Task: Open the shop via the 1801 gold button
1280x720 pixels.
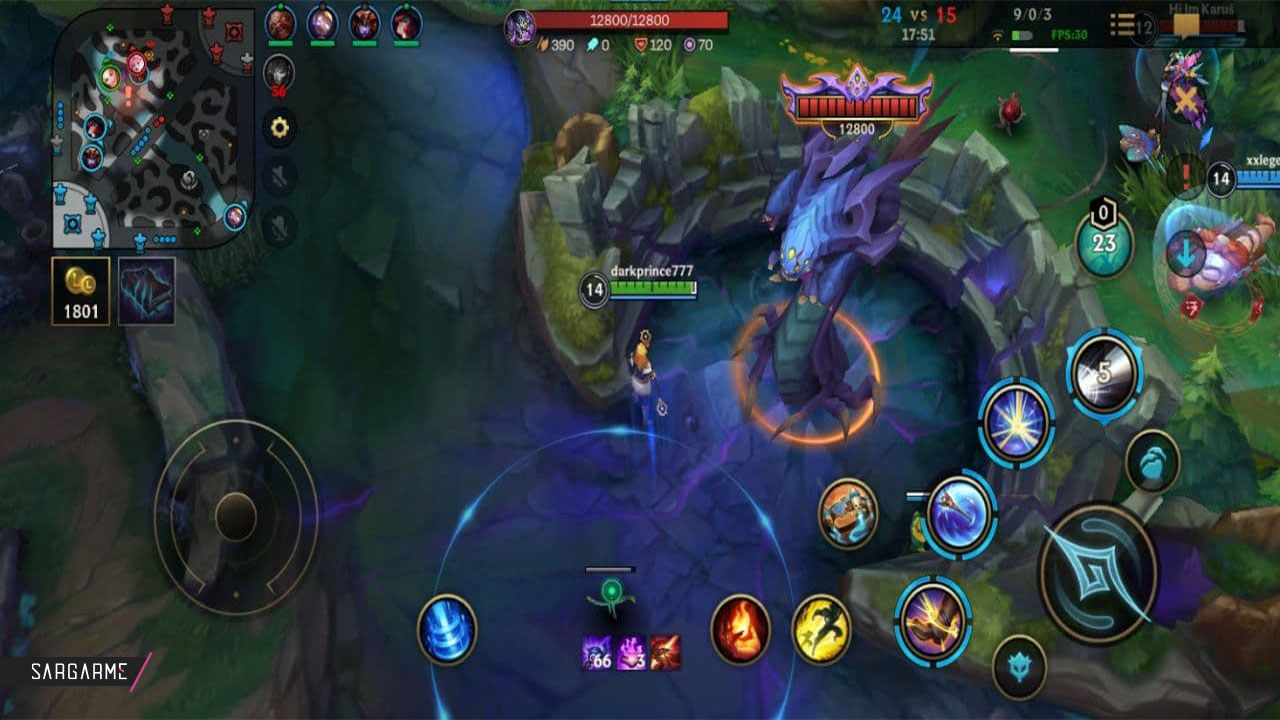Action: 81,291
